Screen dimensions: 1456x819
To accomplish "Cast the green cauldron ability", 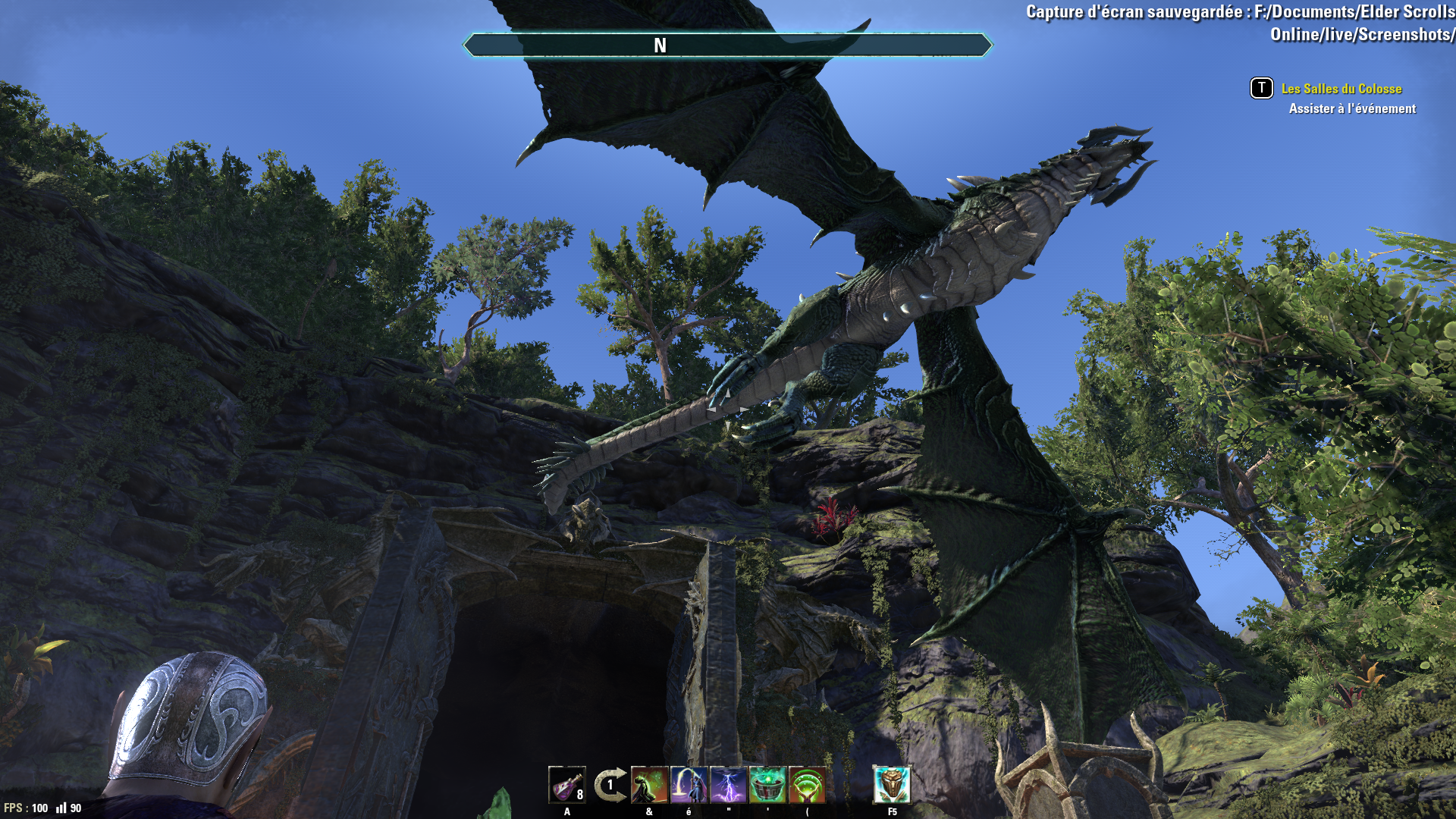I will pos(767,784).
